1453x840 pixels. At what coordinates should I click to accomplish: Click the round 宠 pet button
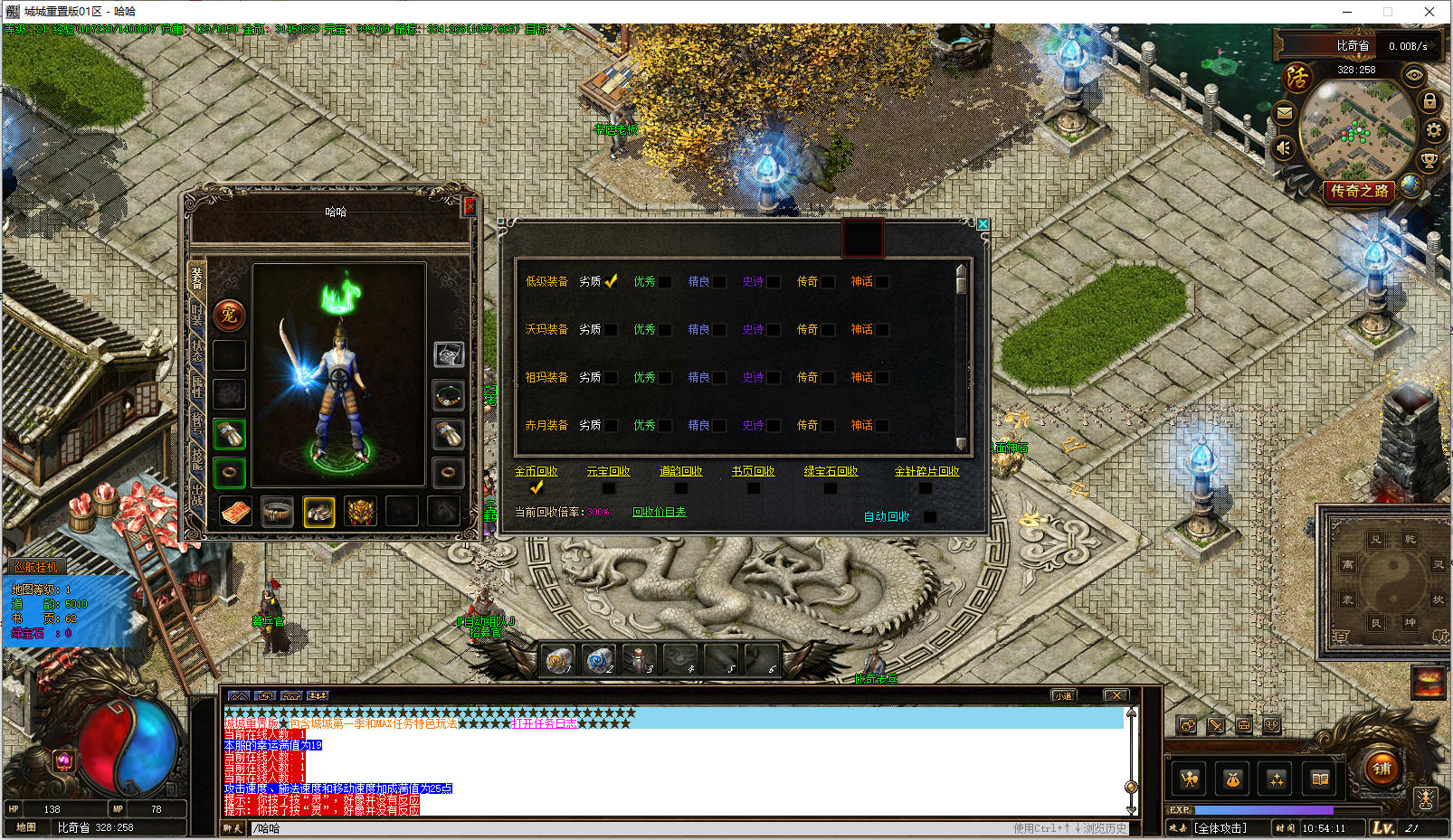pyautogui.click(x=229, y=315)
